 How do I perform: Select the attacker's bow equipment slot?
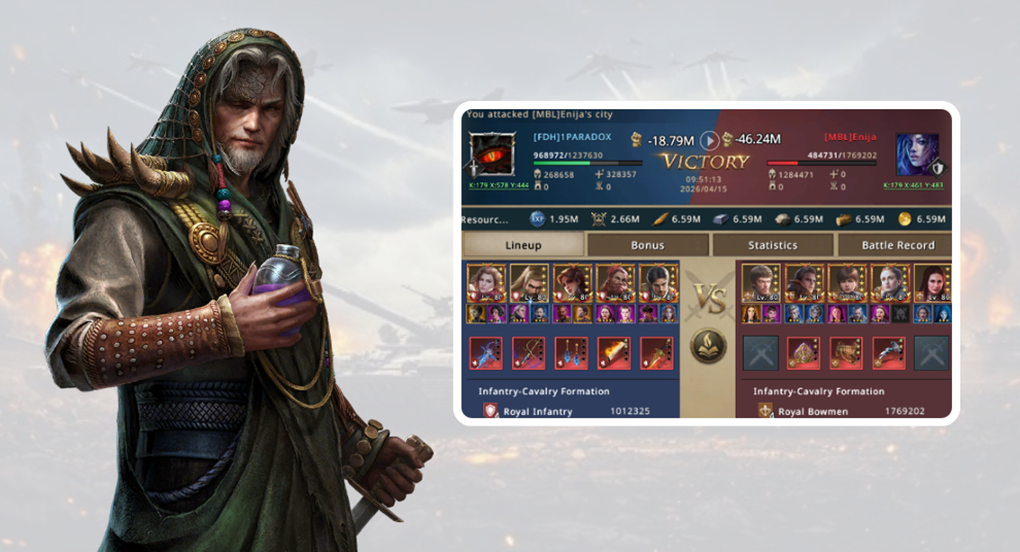[x=528, y=353]
